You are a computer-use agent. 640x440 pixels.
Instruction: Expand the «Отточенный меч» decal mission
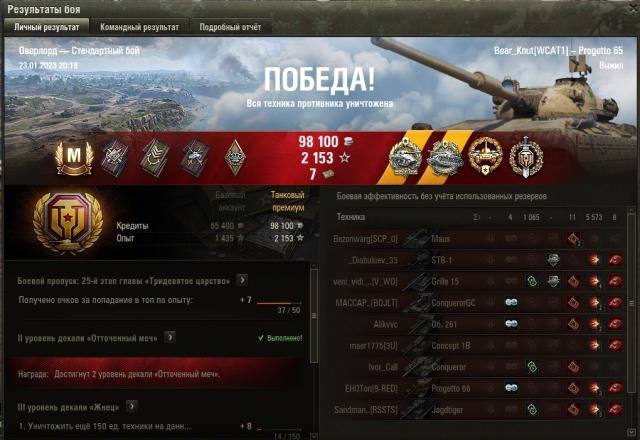point(170,338)
